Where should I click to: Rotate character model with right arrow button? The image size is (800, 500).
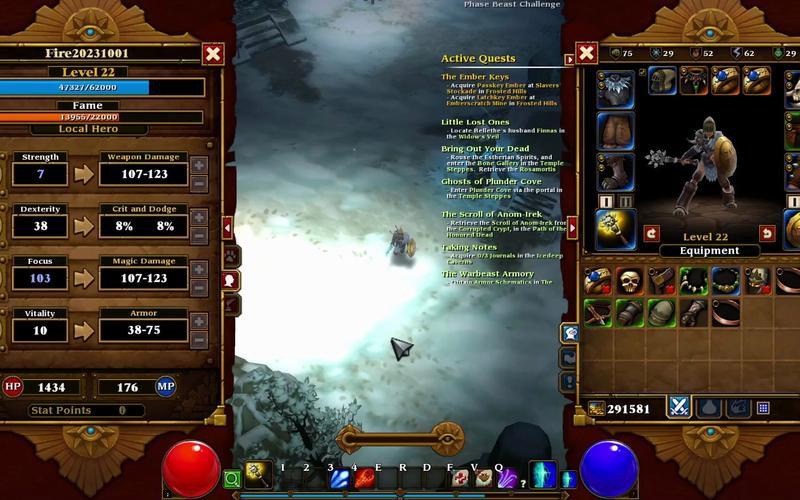[767, 233]
